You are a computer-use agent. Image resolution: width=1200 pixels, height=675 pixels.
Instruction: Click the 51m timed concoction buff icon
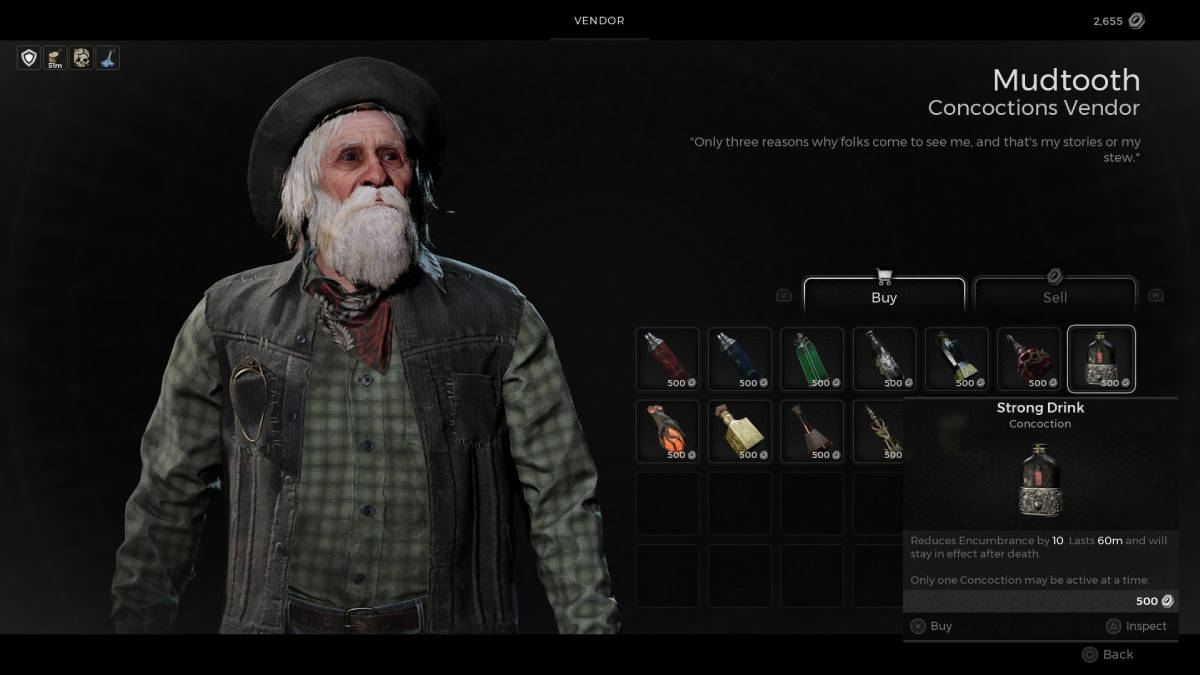[55, 58]
